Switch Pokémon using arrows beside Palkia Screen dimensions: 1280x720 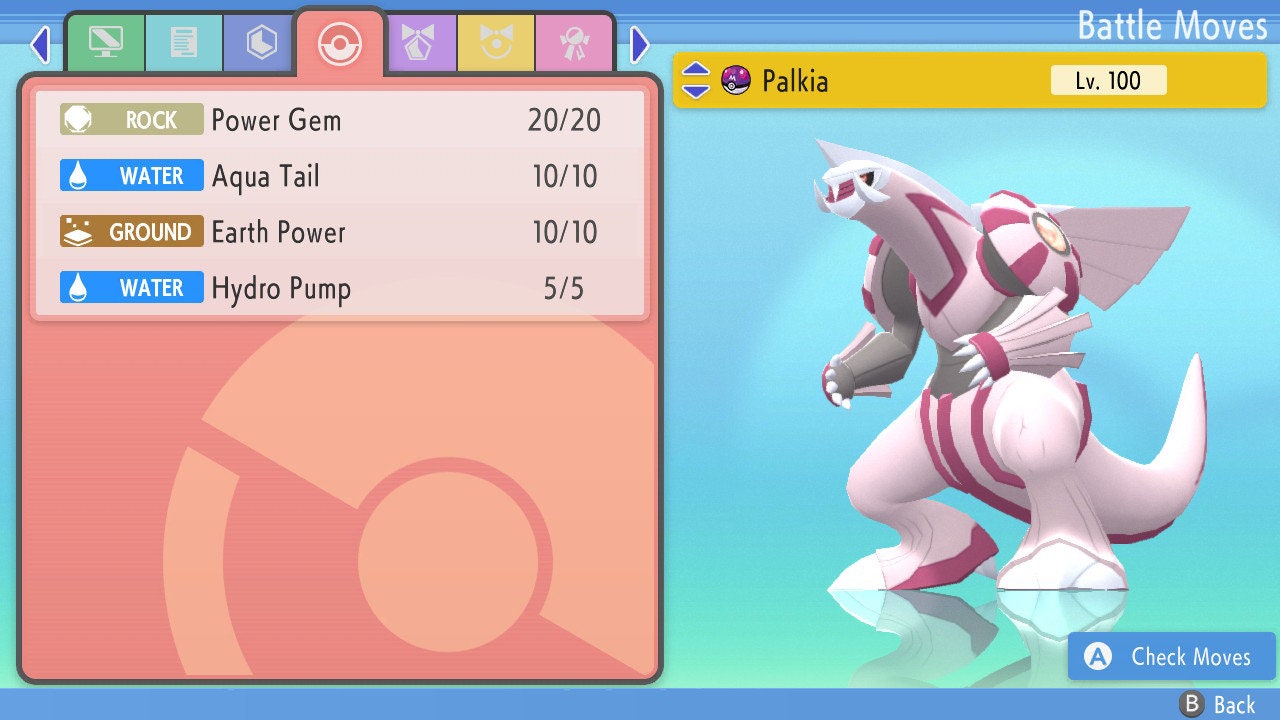(696, 80)
